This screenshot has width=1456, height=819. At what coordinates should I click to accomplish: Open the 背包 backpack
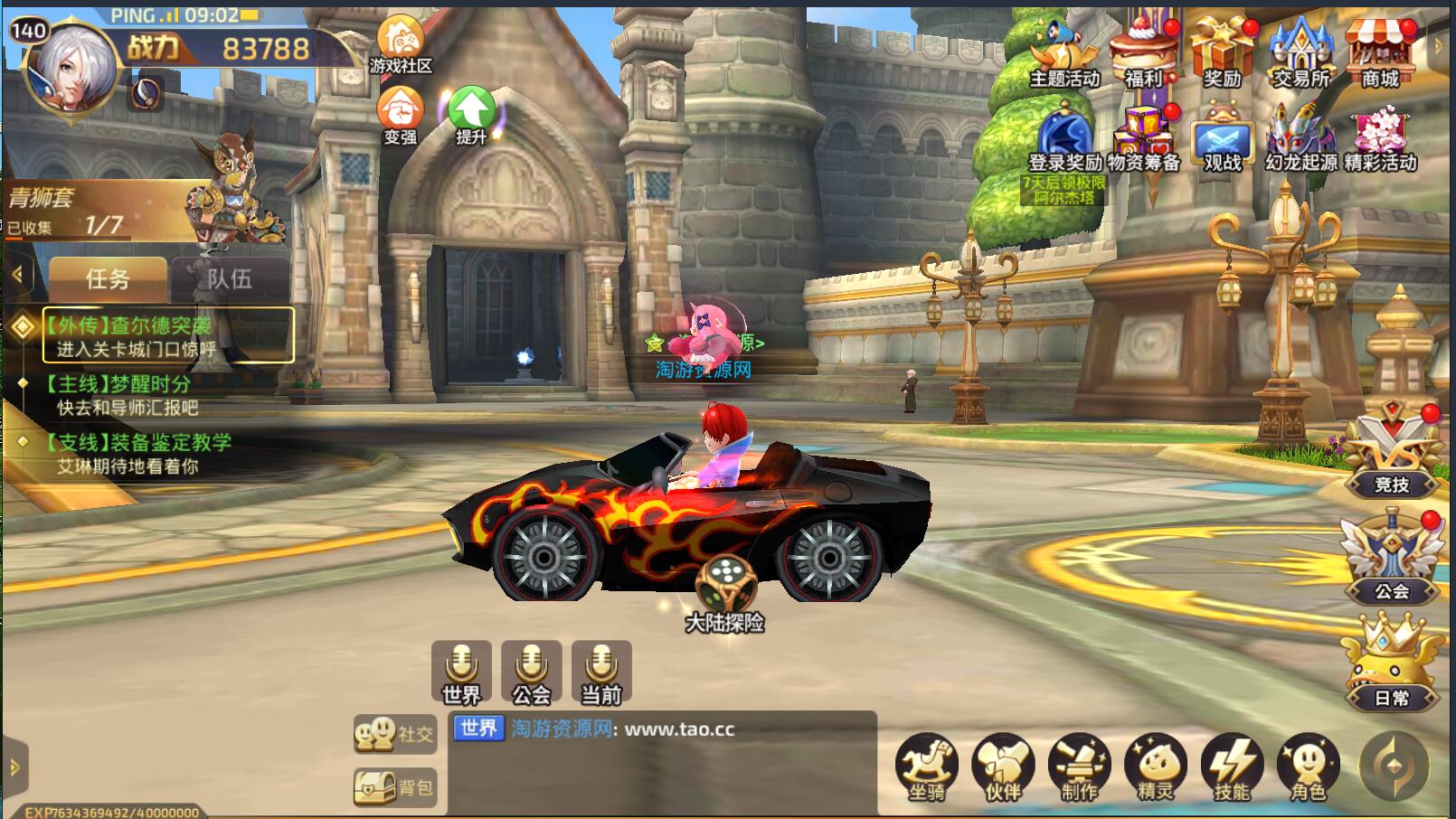pos(394,788)
